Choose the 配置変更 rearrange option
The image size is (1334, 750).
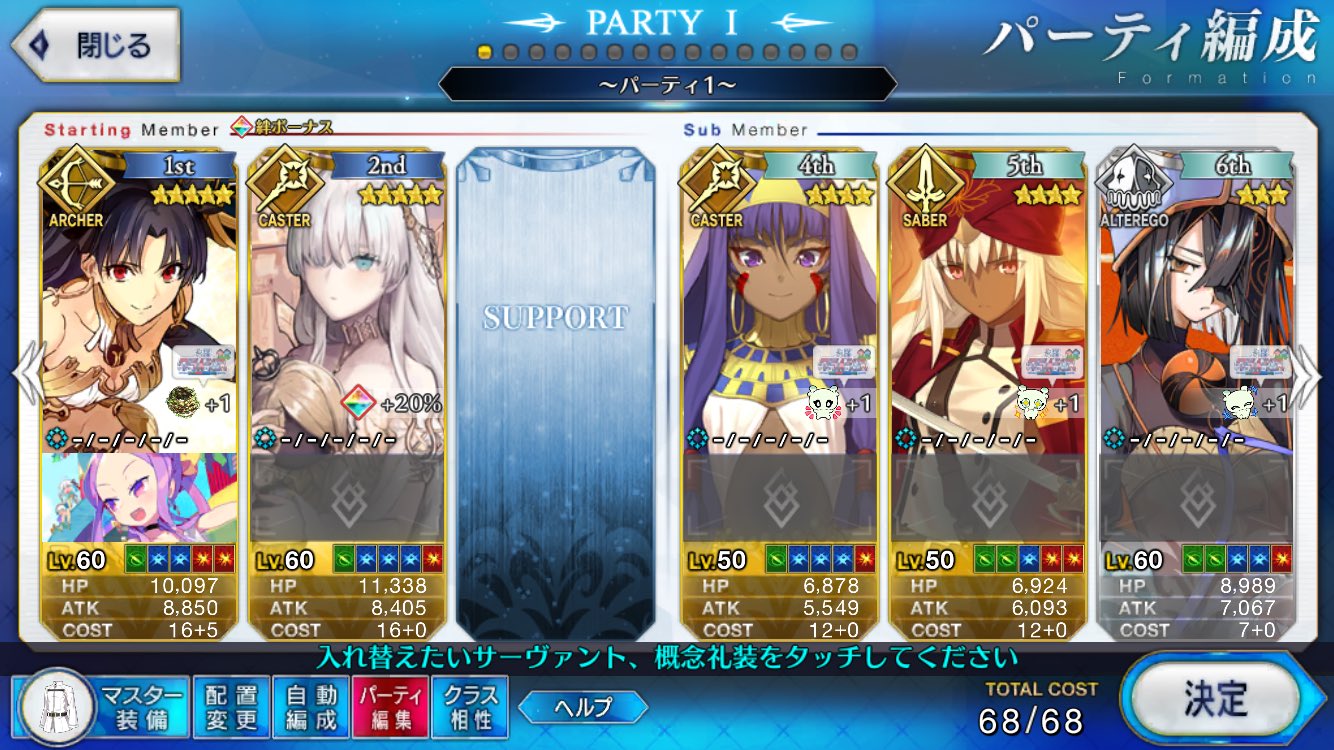point(232,707)
